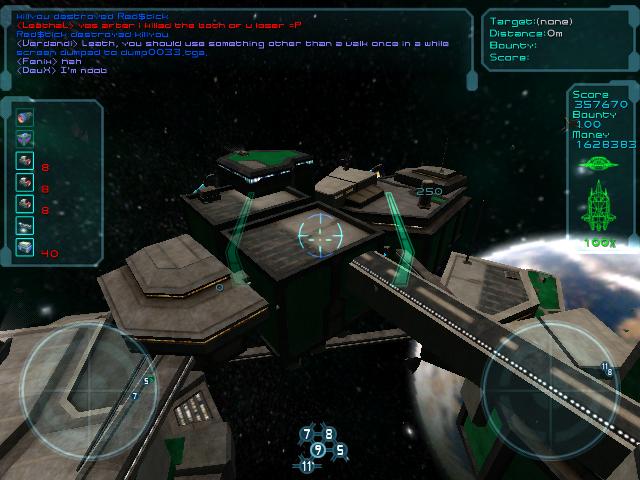Choose the blue crate slot with 40 ammo

(25, 247)
